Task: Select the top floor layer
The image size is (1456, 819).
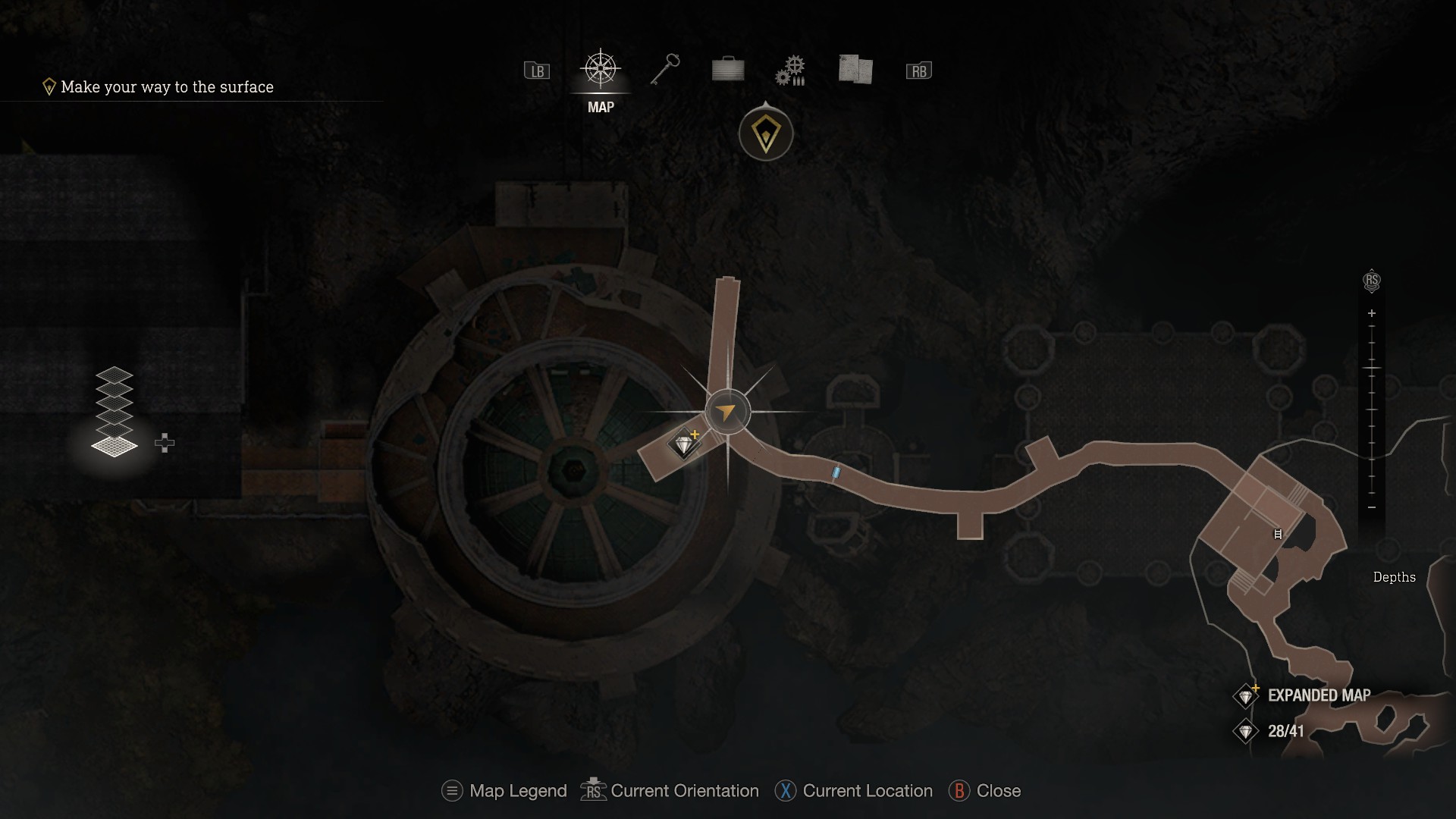Action: (x=115, y=374)
